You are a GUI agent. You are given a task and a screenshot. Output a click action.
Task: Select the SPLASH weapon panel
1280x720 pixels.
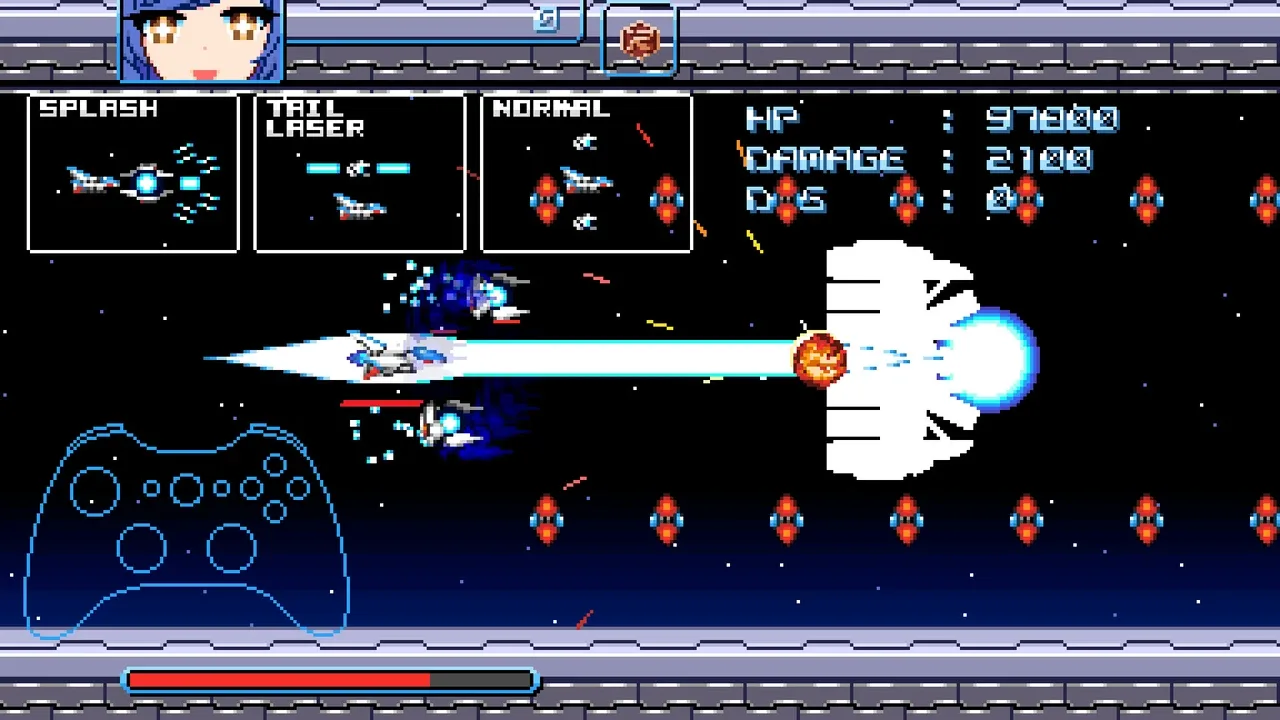pos(133,173)
